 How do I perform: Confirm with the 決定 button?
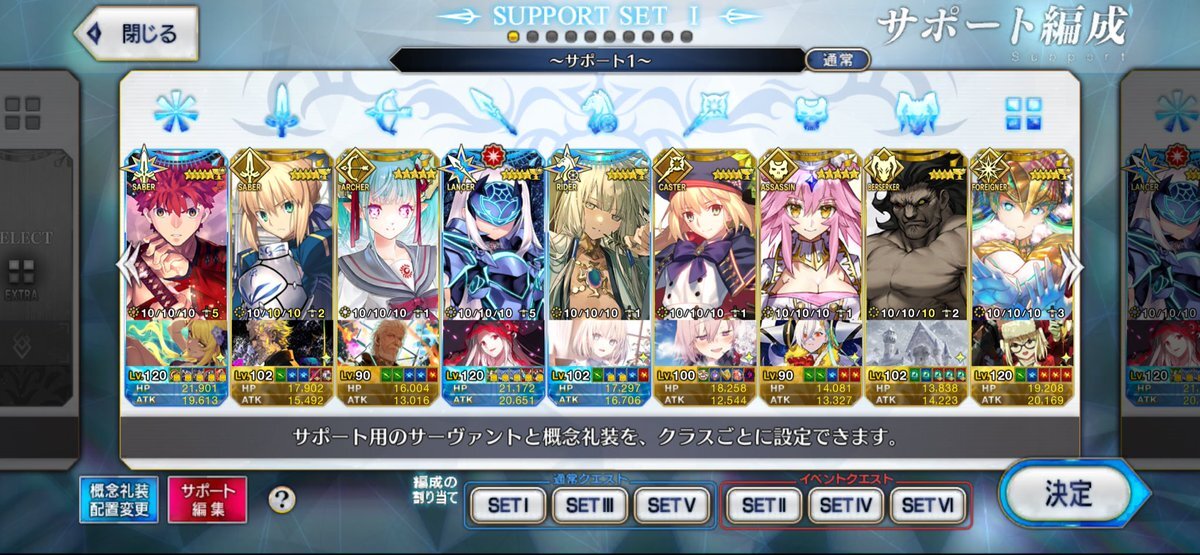pyautogui.click(x=1068, y=494)
